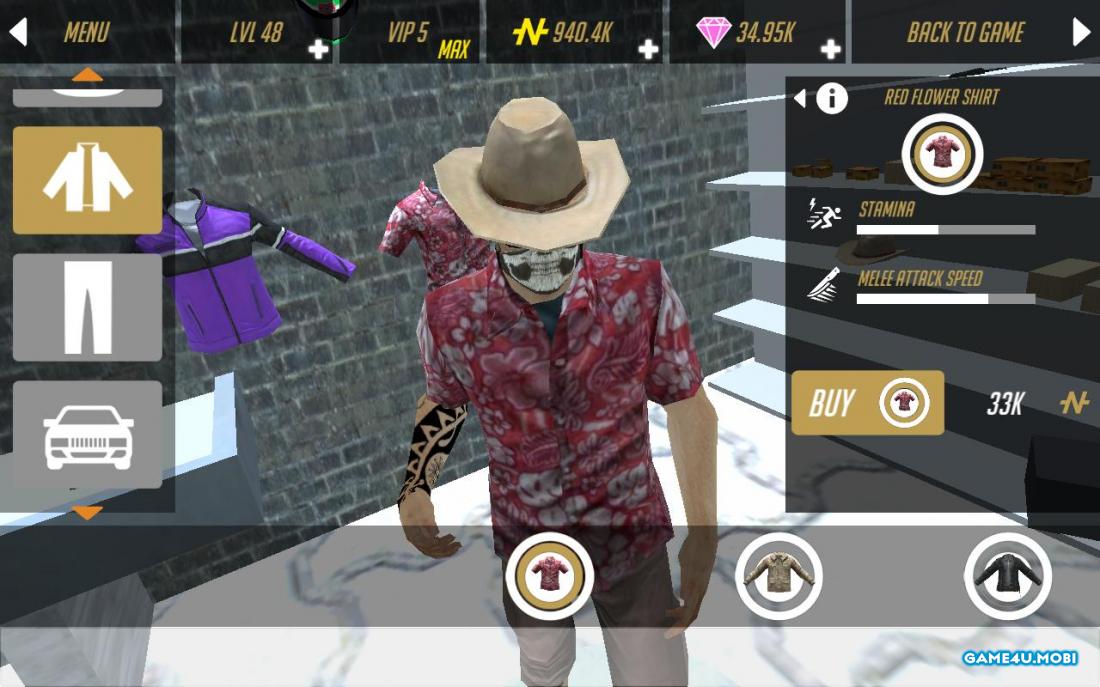1100x687 pixels.
Task: Show item info with the i icon
Action: [x=832, y=98]
